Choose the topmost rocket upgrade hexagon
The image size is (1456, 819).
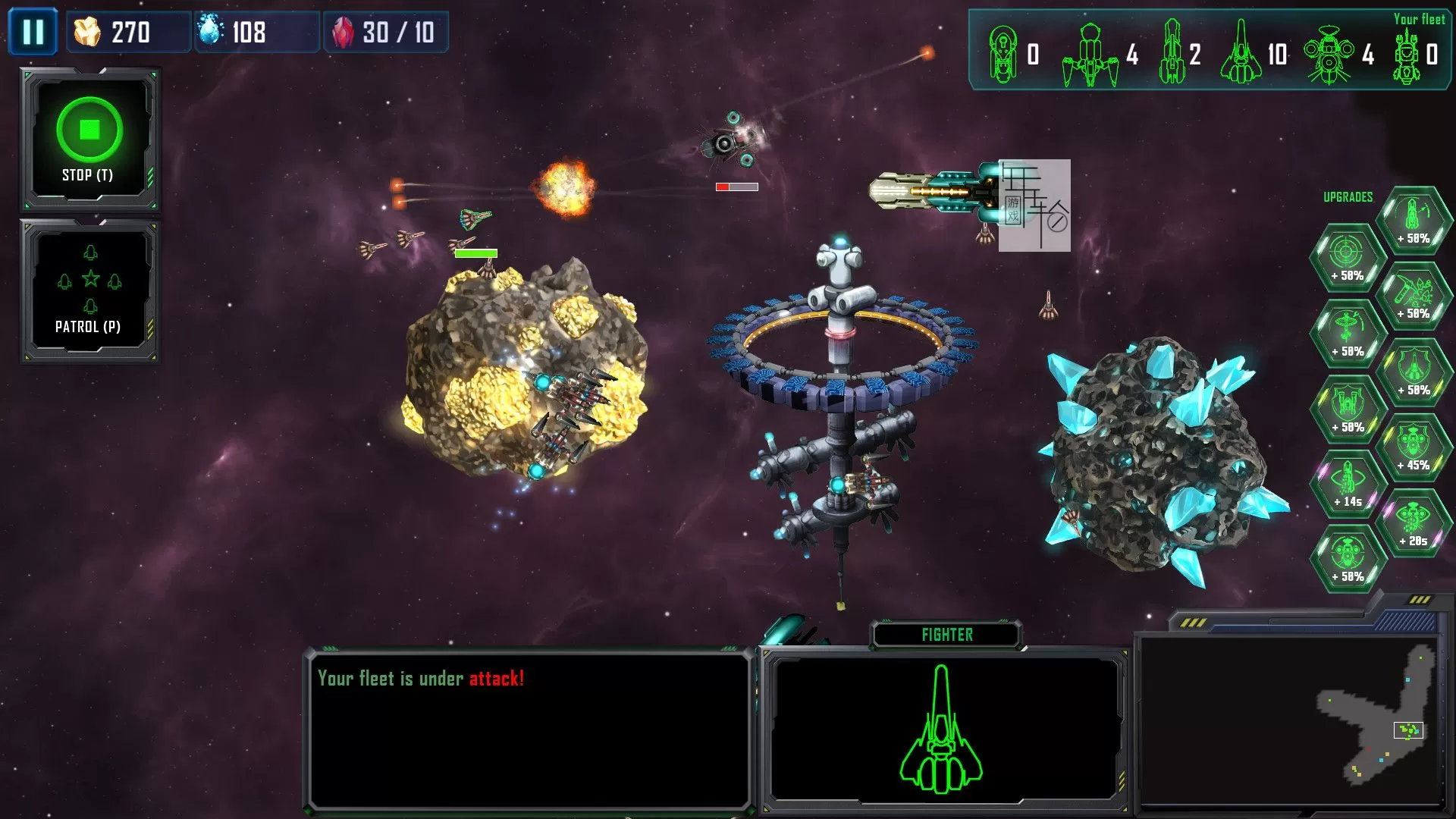click(x=1414, y=220)
